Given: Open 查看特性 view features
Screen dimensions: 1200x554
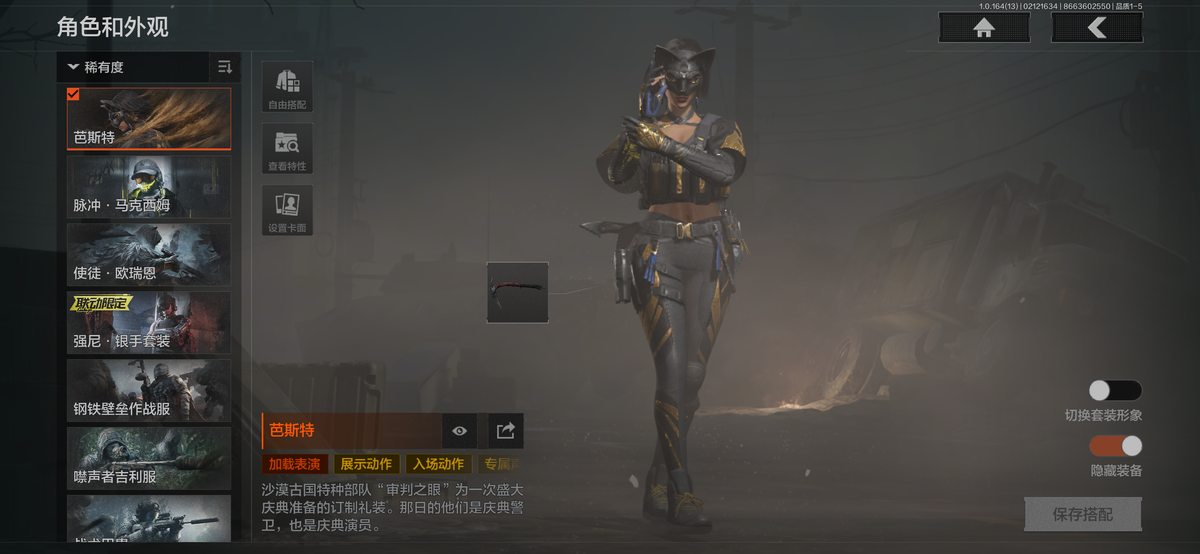Looking at the screenshot, I should pyautogui.click(x=287, y=149).
